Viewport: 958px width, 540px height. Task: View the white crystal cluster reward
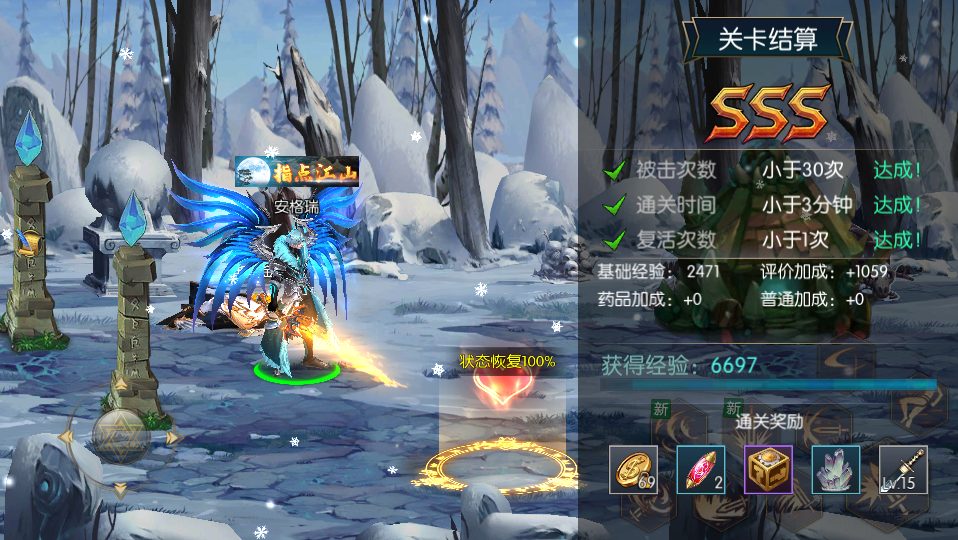tap(836, 470)
